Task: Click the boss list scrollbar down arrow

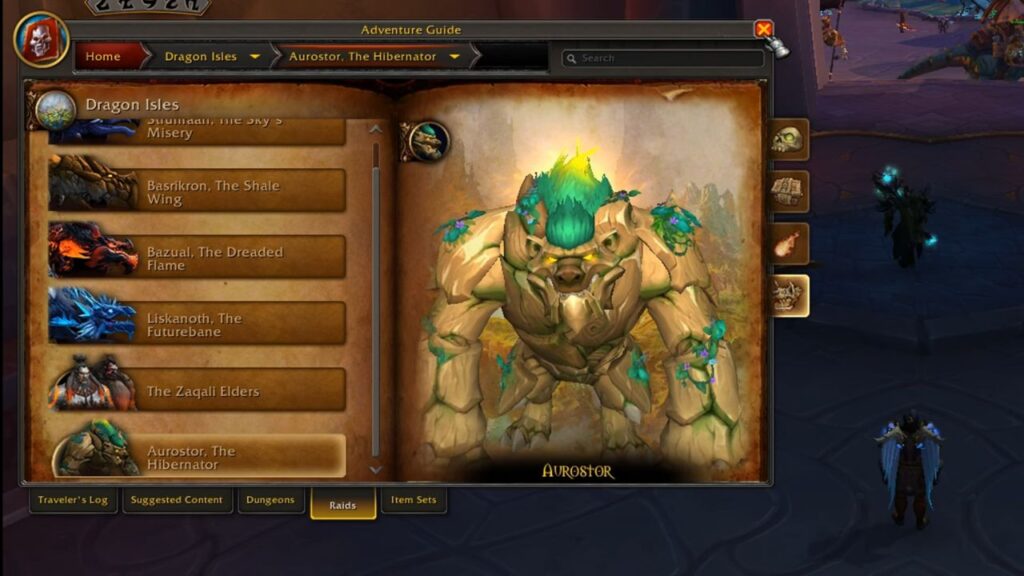Action: pos(376,468)
